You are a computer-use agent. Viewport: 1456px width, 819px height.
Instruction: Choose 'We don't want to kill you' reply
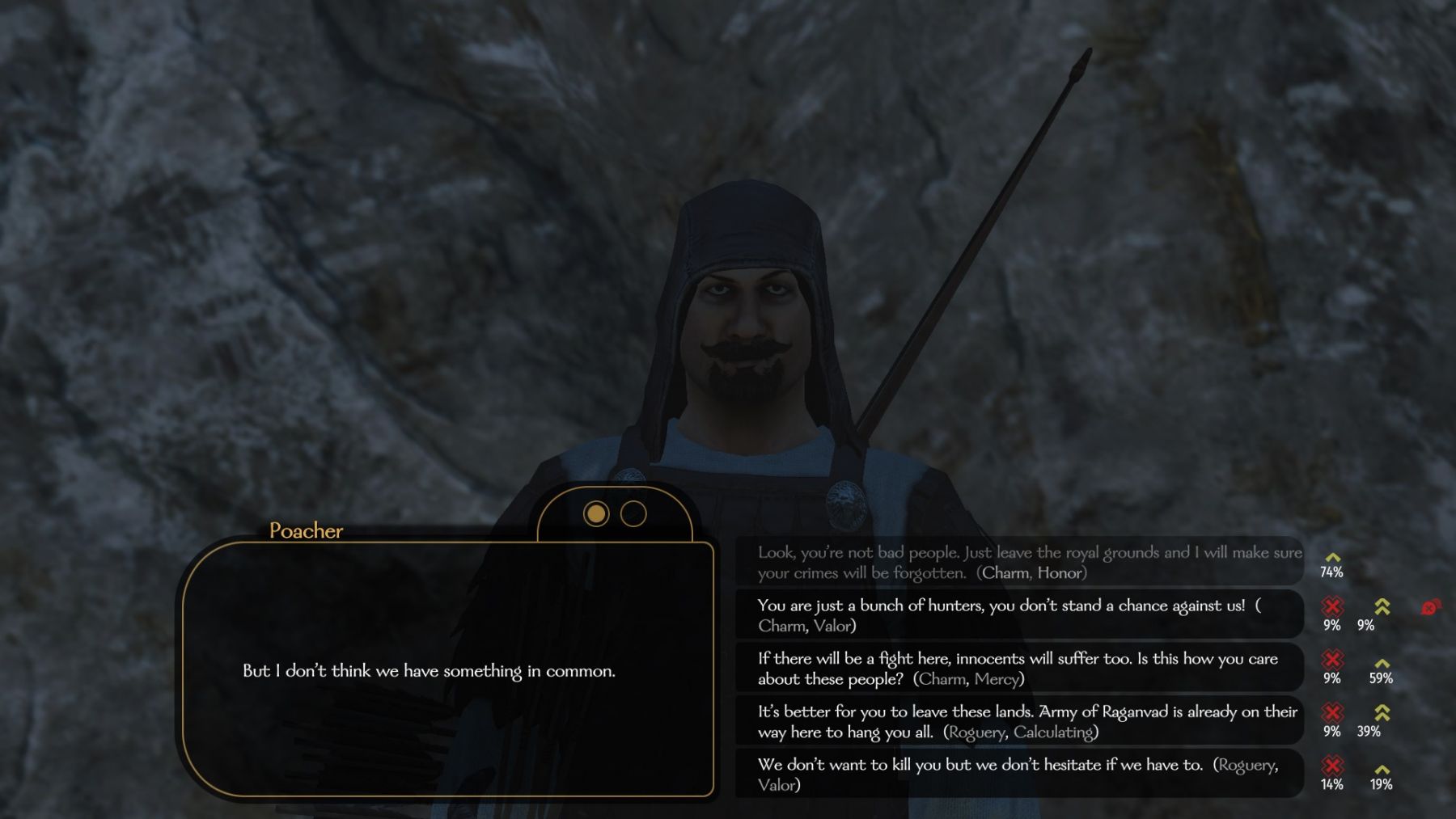(x=1018, y=775)
